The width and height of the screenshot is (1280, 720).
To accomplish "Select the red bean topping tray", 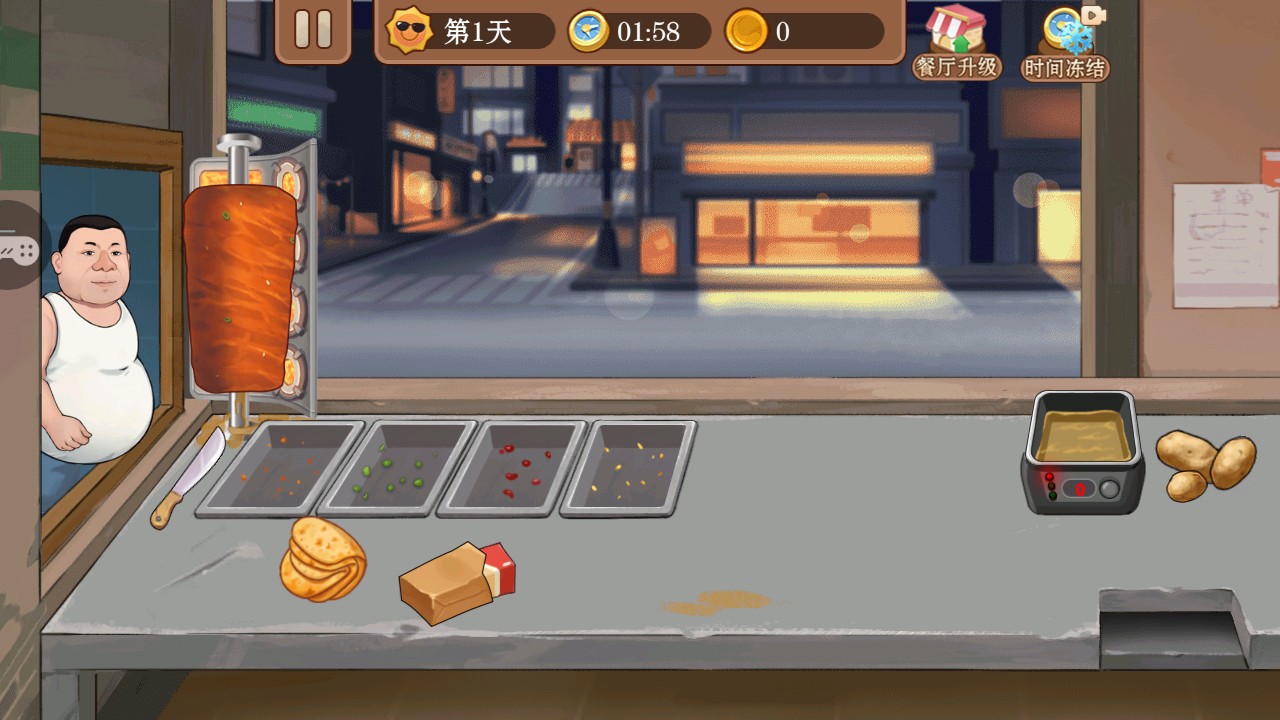I will [511, 468].
